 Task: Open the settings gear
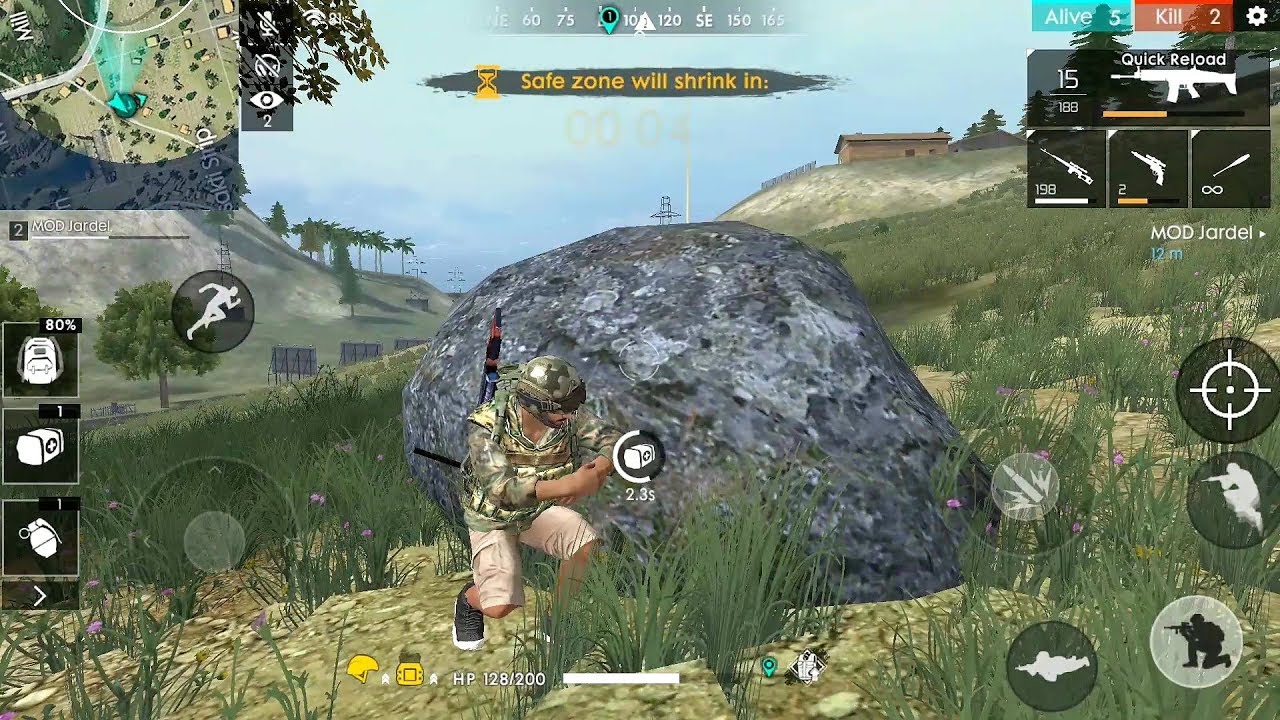coord(1254,17)
